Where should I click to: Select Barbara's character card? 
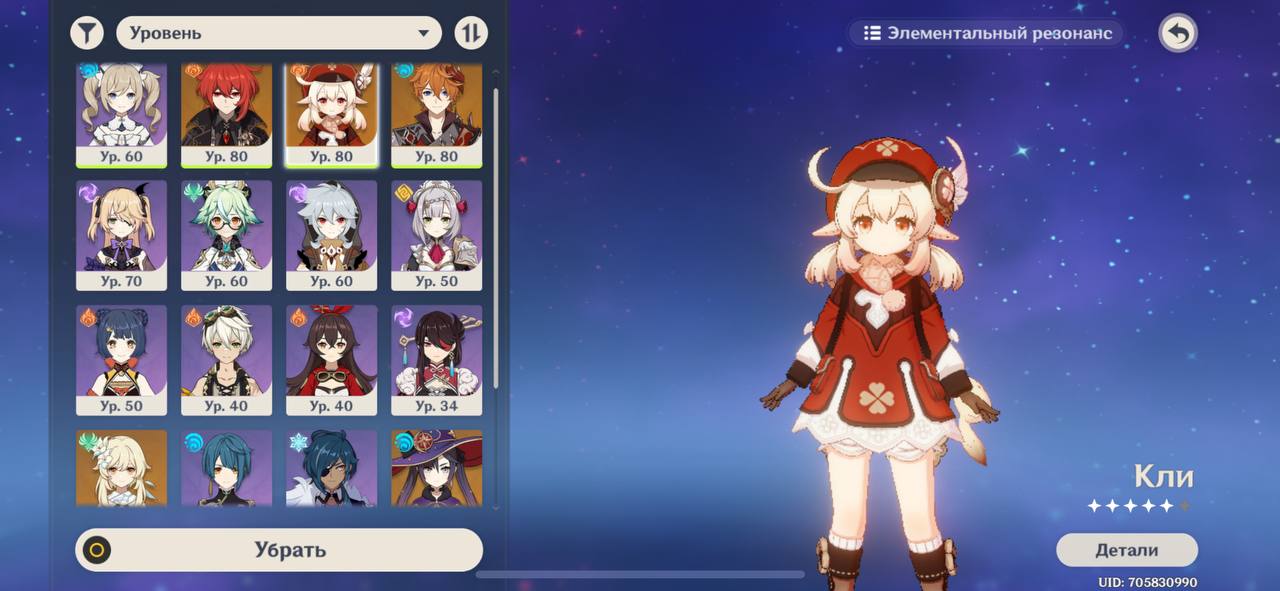point(122,114)
